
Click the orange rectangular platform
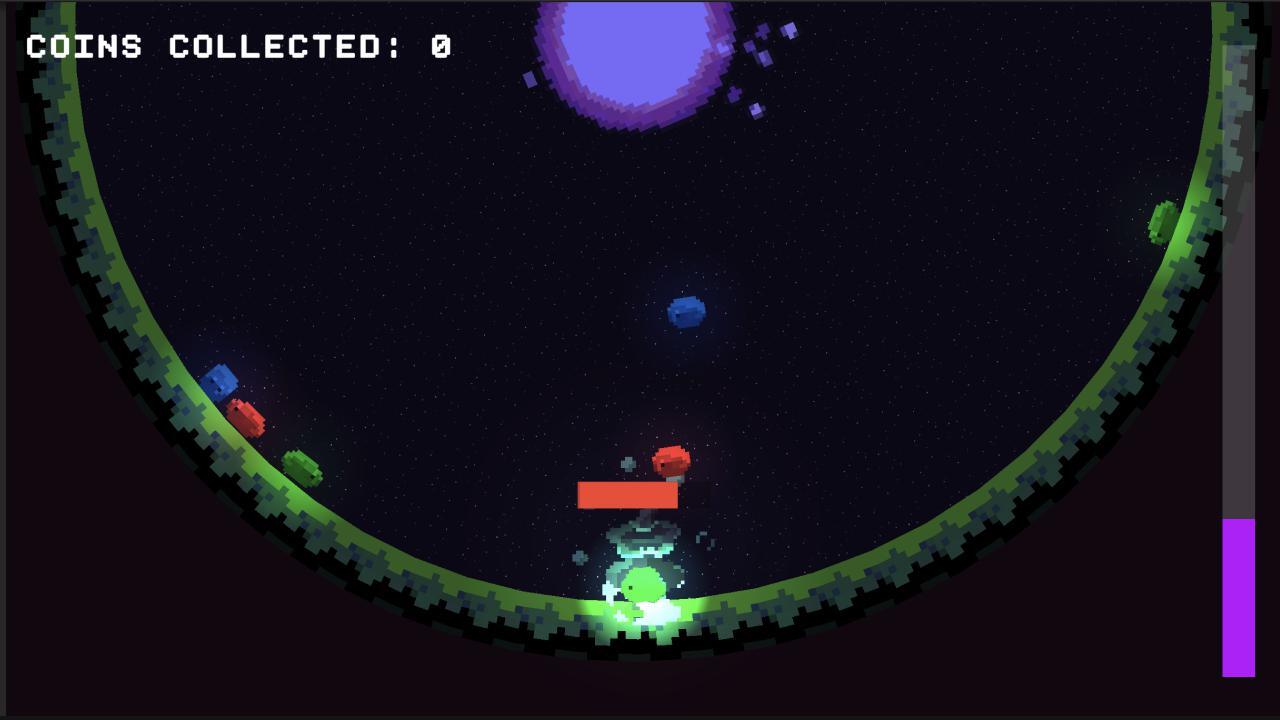629,494
